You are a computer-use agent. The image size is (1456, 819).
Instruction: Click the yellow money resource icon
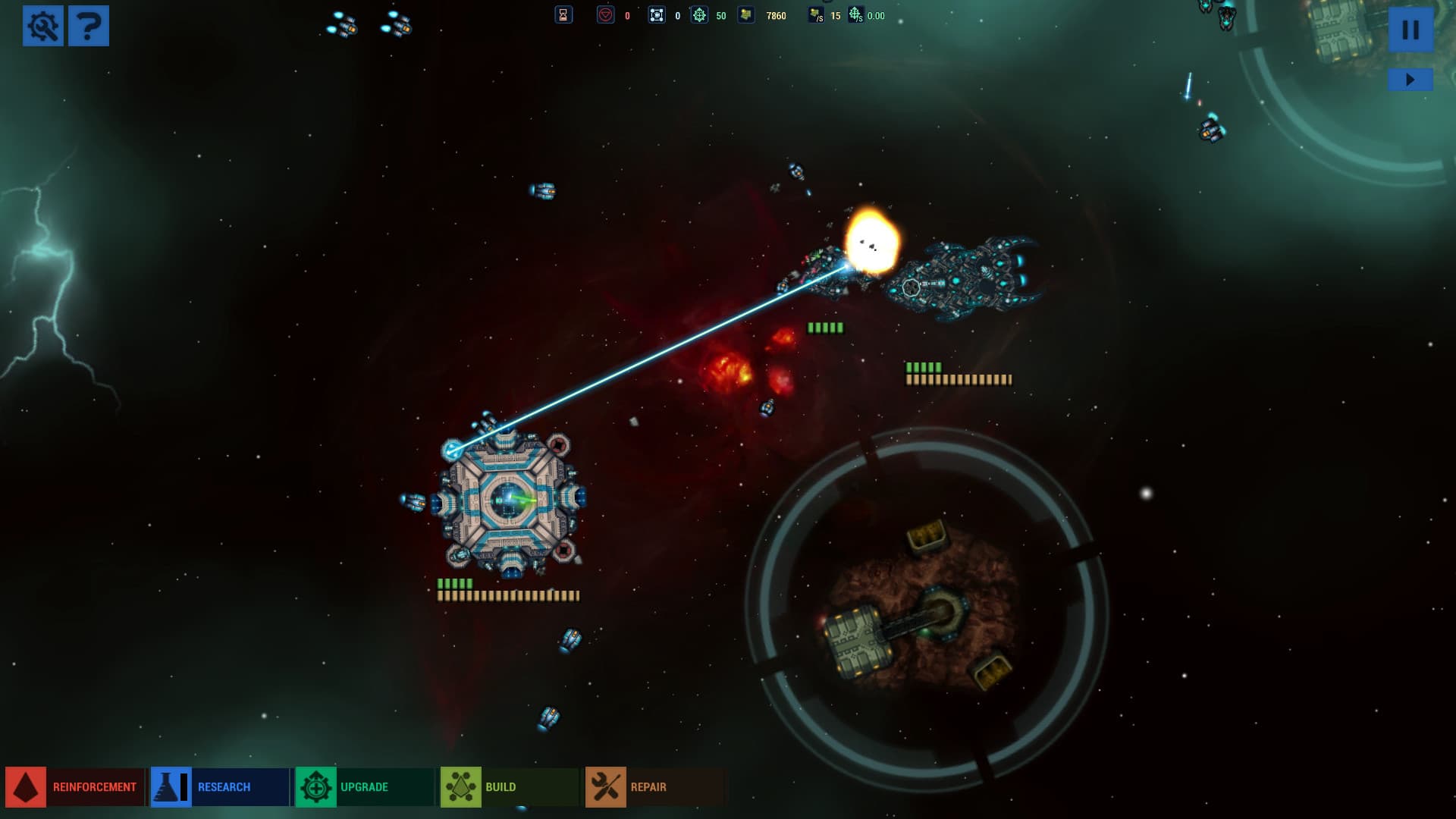tap(747, 14)
